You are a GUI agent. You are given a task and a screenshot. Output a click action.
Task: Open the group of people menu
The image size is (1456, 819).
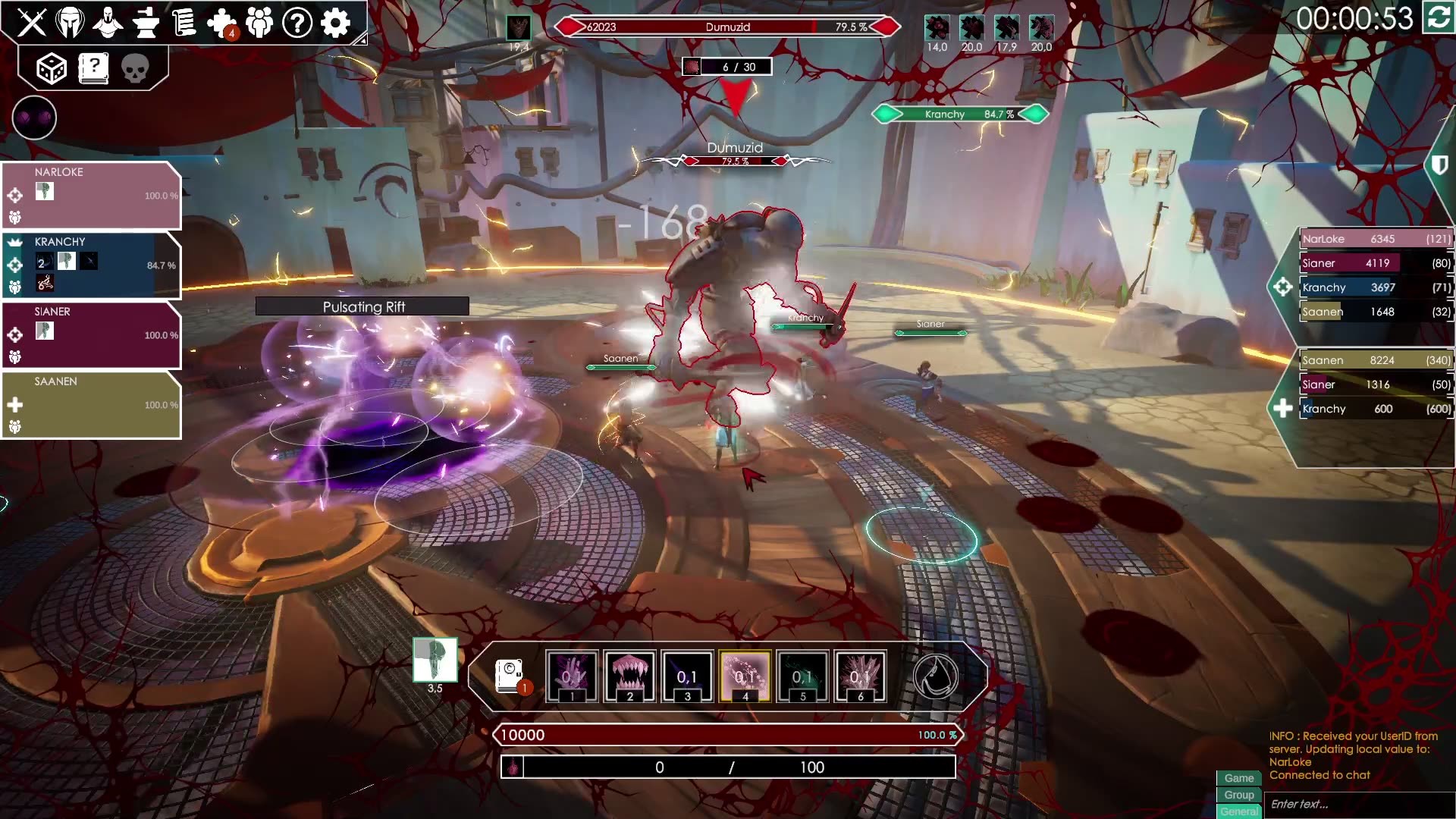tap(259, 23)
